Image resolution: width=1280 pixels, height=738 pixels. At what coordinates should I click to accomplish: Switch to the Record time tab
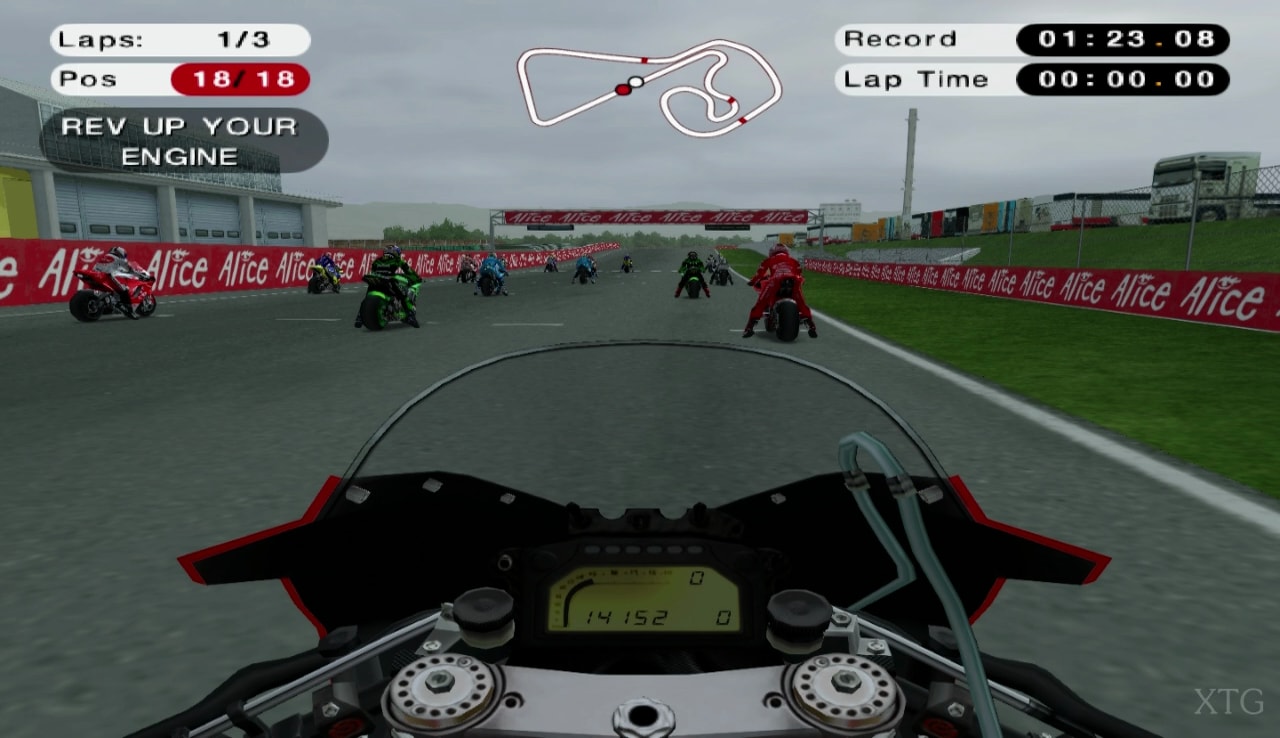pos(898,40)
